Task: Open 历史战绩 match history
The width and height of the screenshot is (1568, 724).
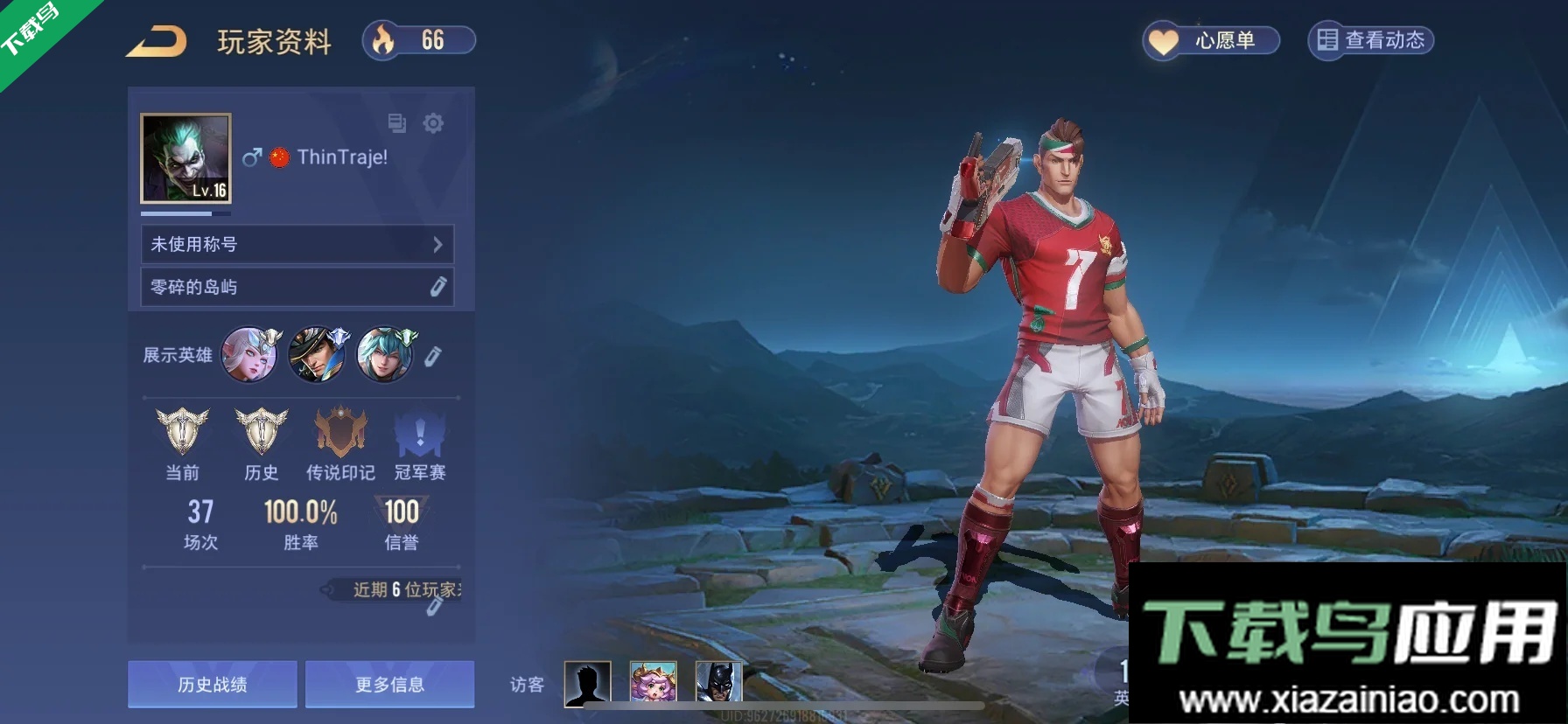Action: [213, 684]
